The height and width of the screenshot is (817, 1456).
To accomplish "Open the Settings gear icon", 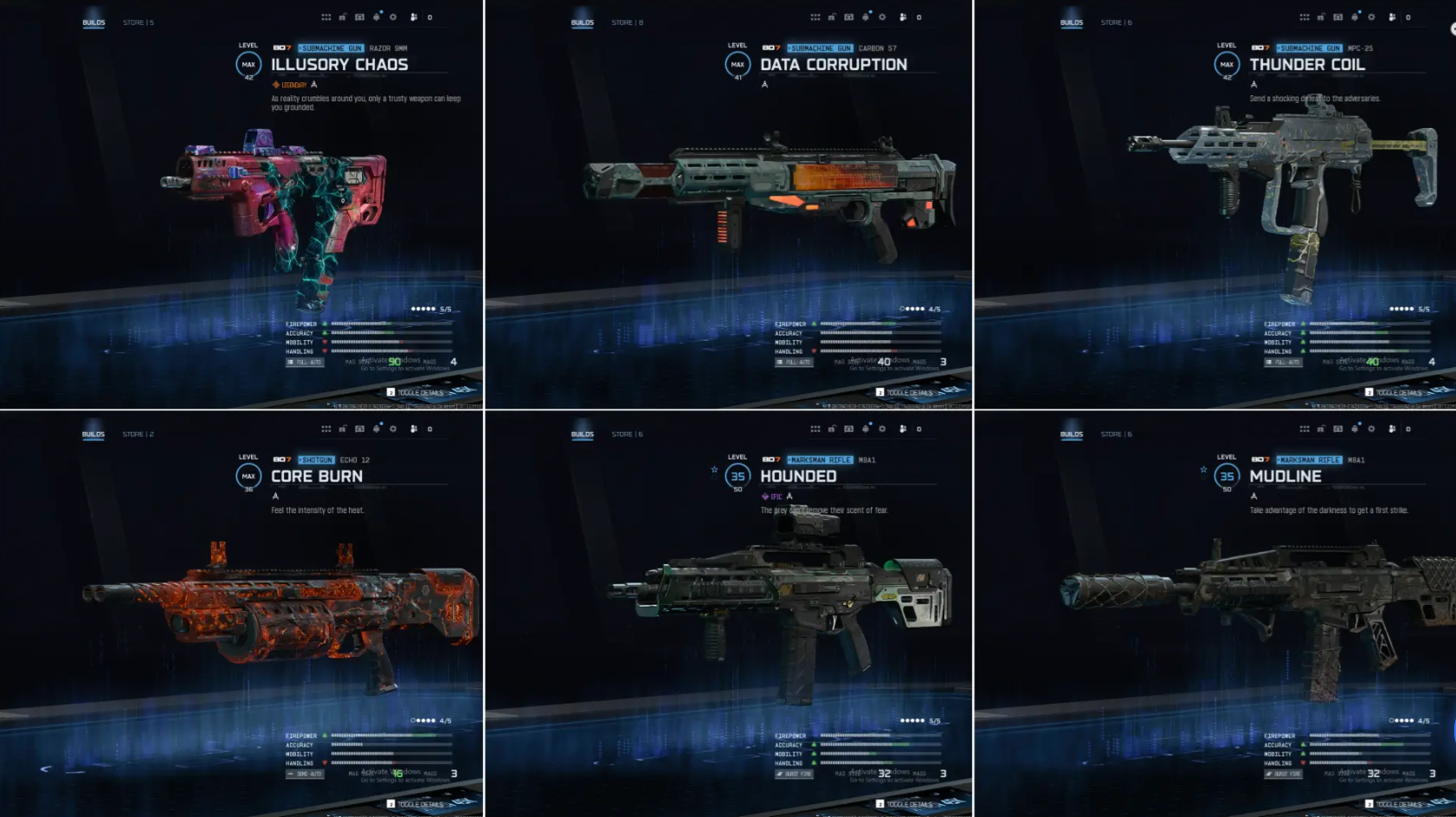I will pos(394,16).
